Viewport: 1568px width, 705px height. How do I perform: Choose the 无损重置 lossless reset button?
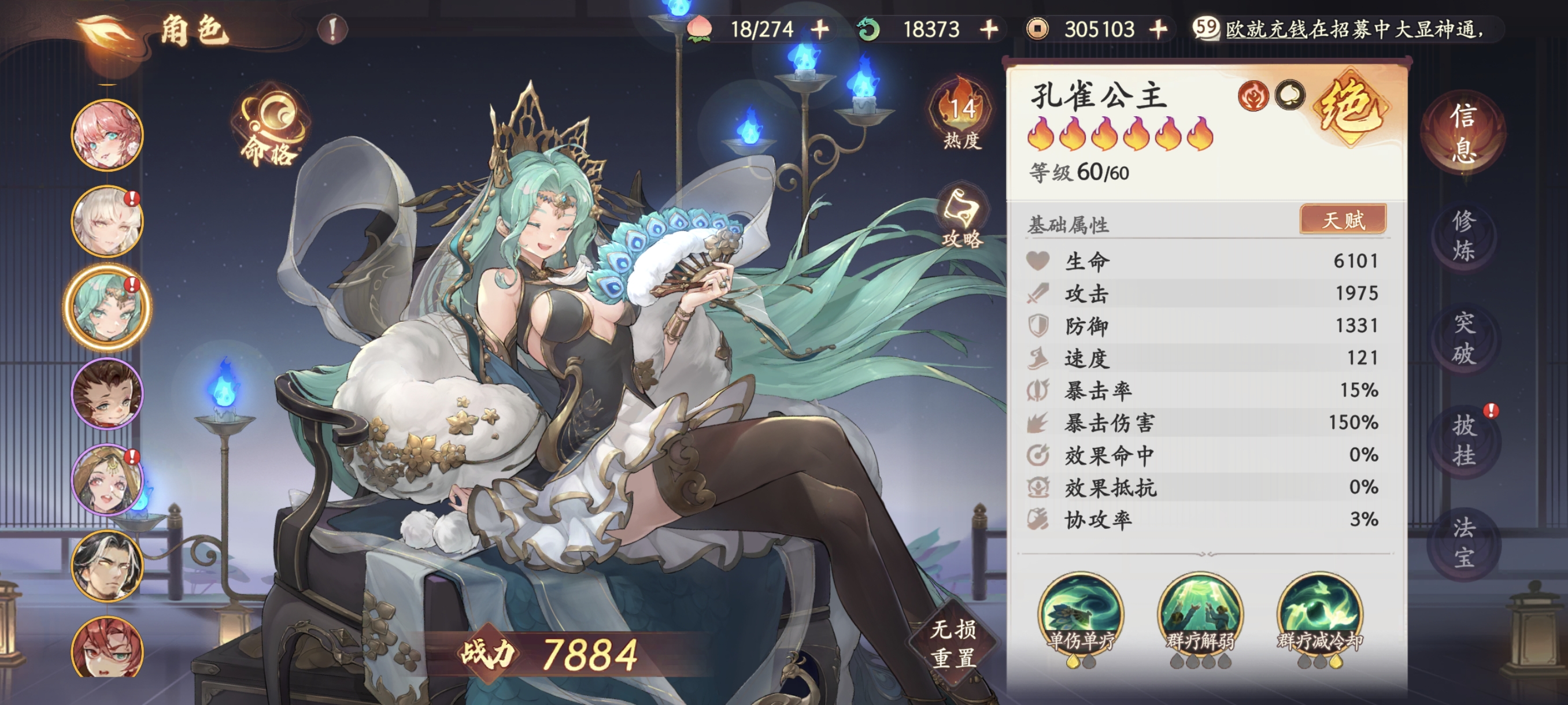click(953, 643)
